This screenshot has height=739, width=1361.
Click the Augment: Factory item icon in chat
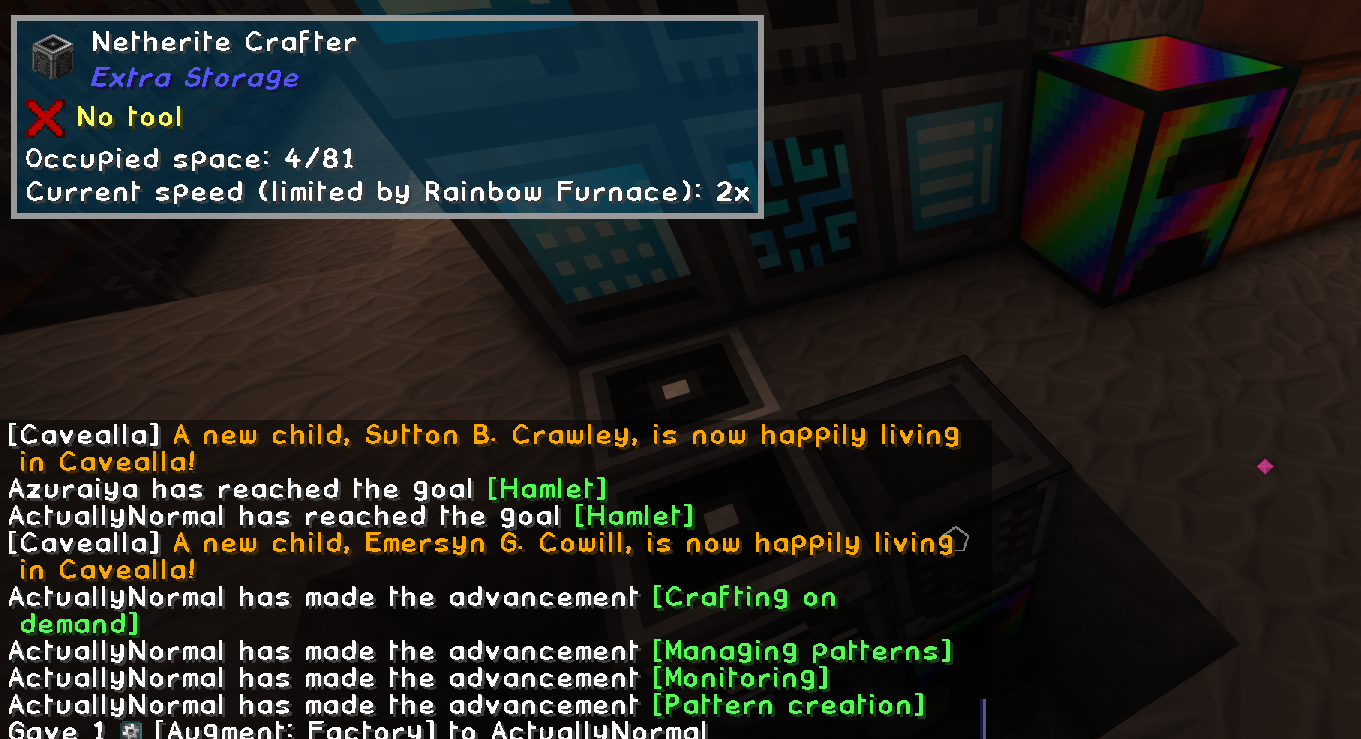[134, 731]
